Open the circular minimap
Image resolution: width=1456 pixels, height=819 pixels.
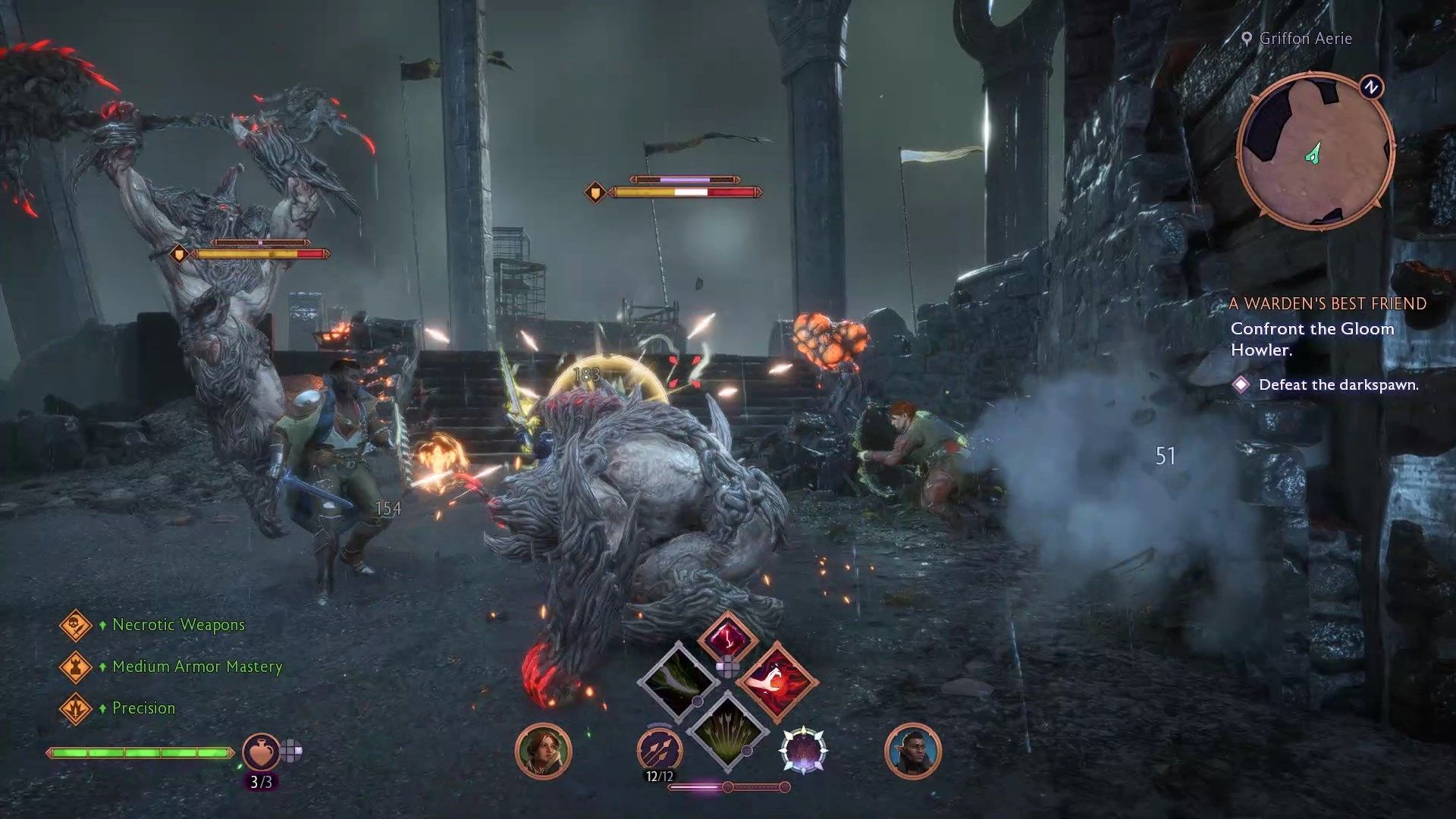click(x=1315, y=151)
